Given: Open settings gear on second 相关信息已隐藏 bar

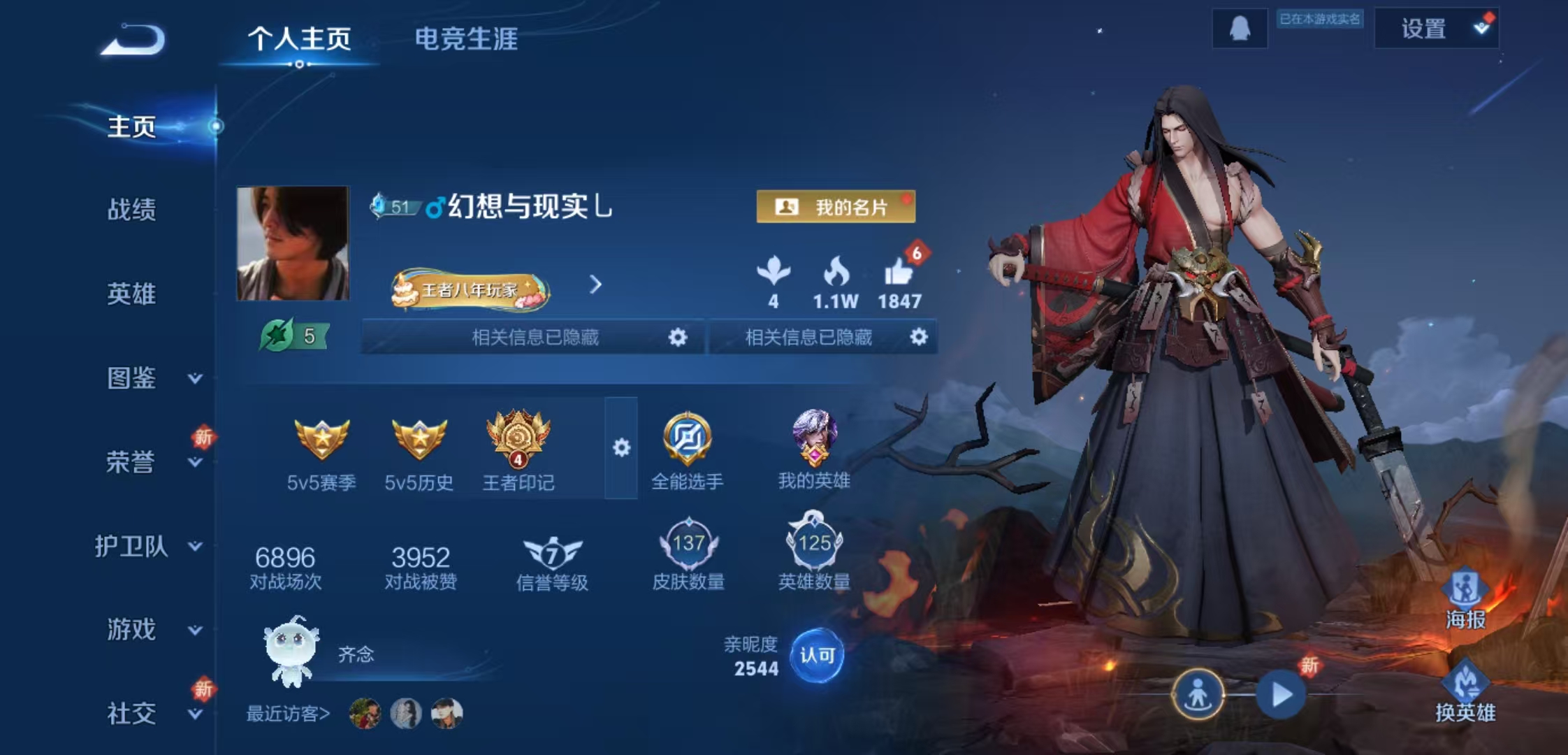Looking at the screenshot, I should 920,336.
